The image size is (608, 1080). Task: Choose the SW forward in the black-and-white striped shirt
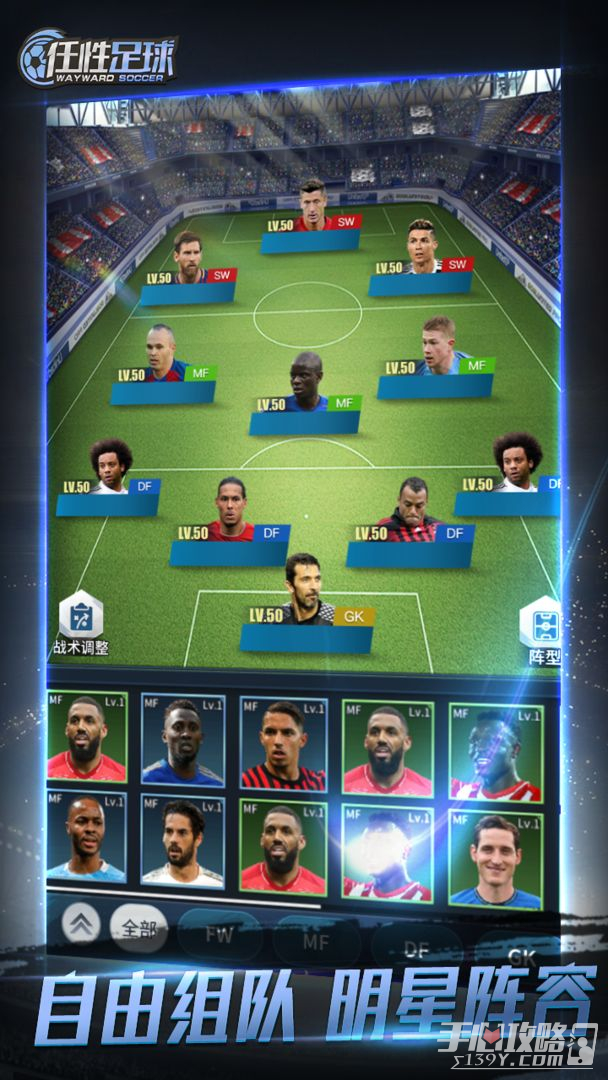[x=423, y=248]
